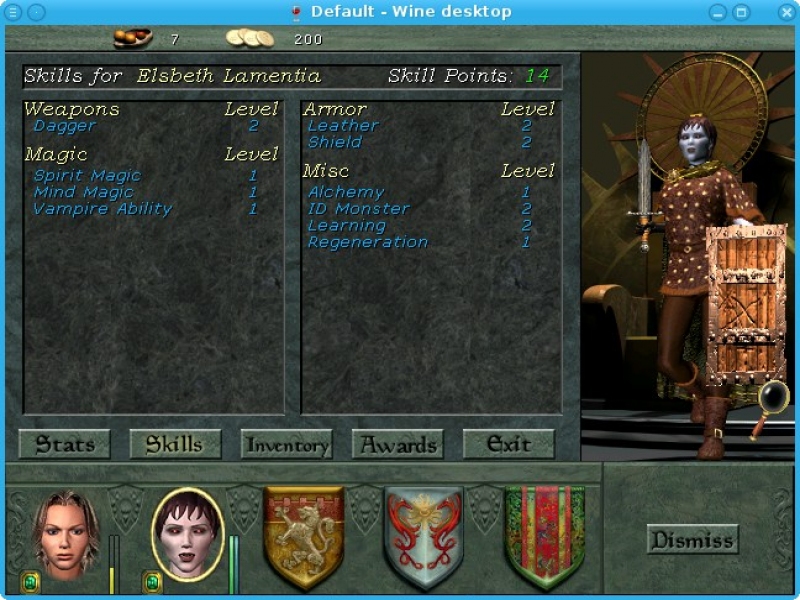Viewport: 800px width, 600px height.
Task: Choose the Shield skill entry
Action: (335, 142)
